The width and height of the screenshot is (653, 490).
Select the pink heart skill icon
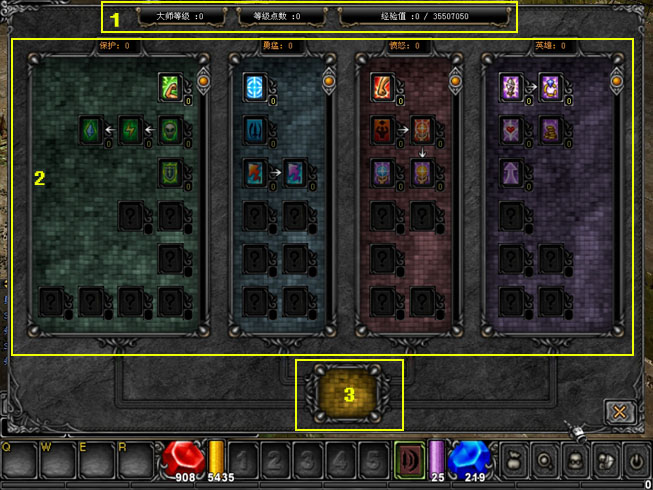tap(510, 130)
